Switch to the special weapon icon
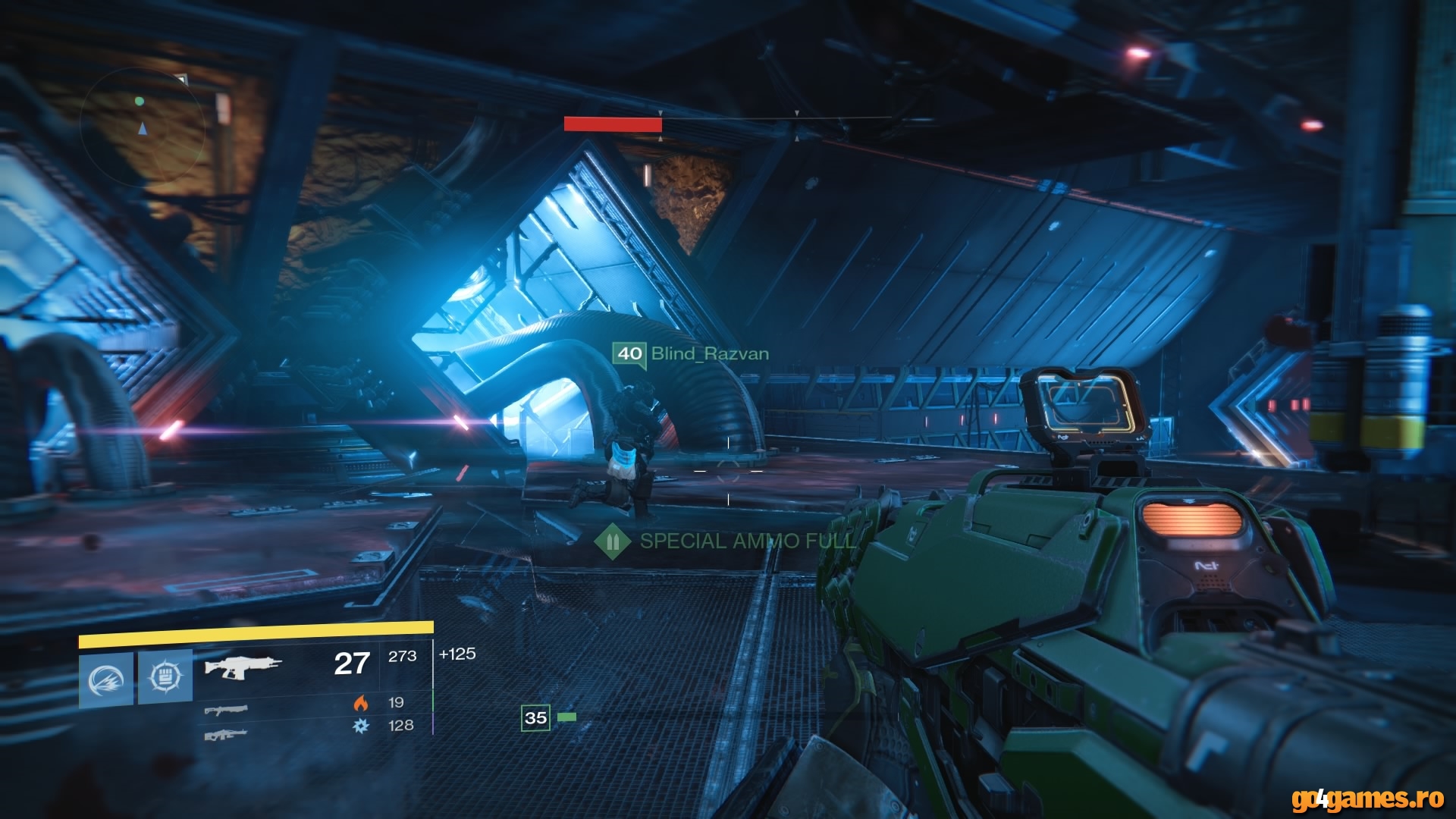This screenshot has height=819, width=1456. [226, 710]
